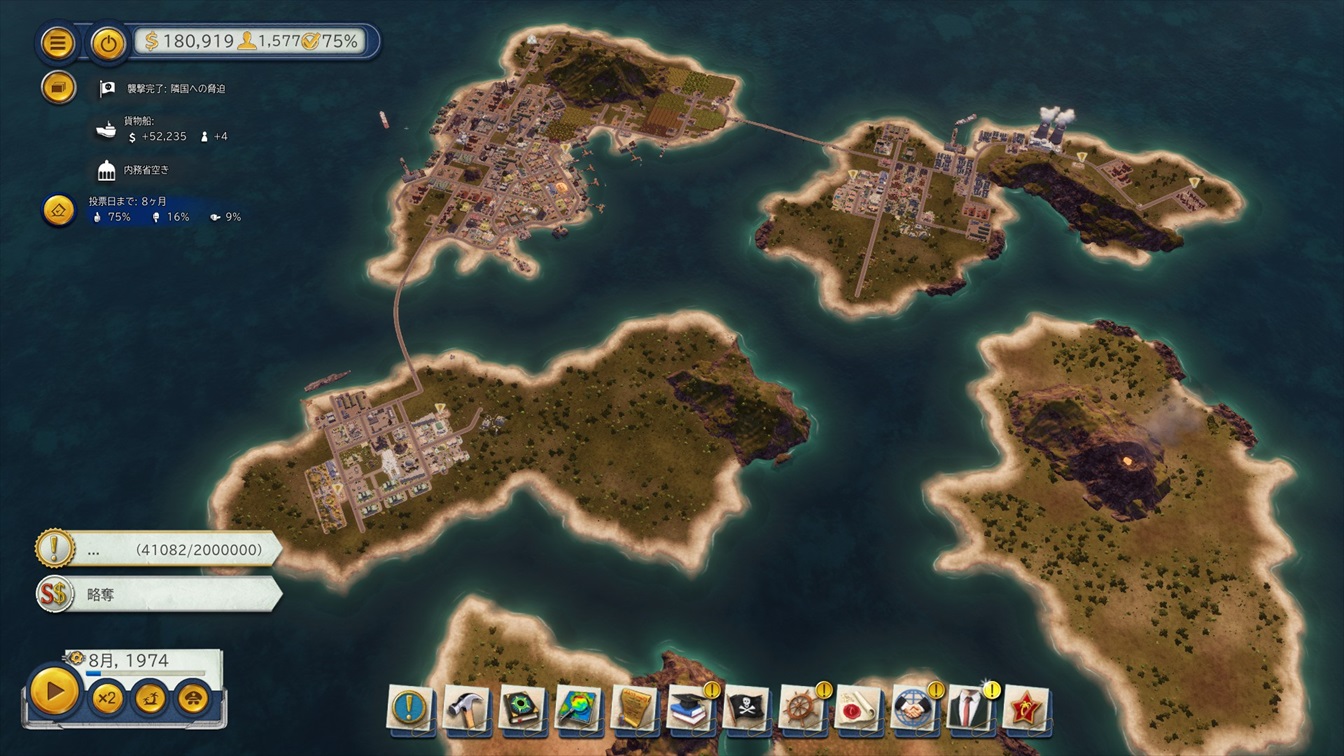Open the hammer construction menu
This screenshot has width=1344, height=756.
[x=467, y=707]
